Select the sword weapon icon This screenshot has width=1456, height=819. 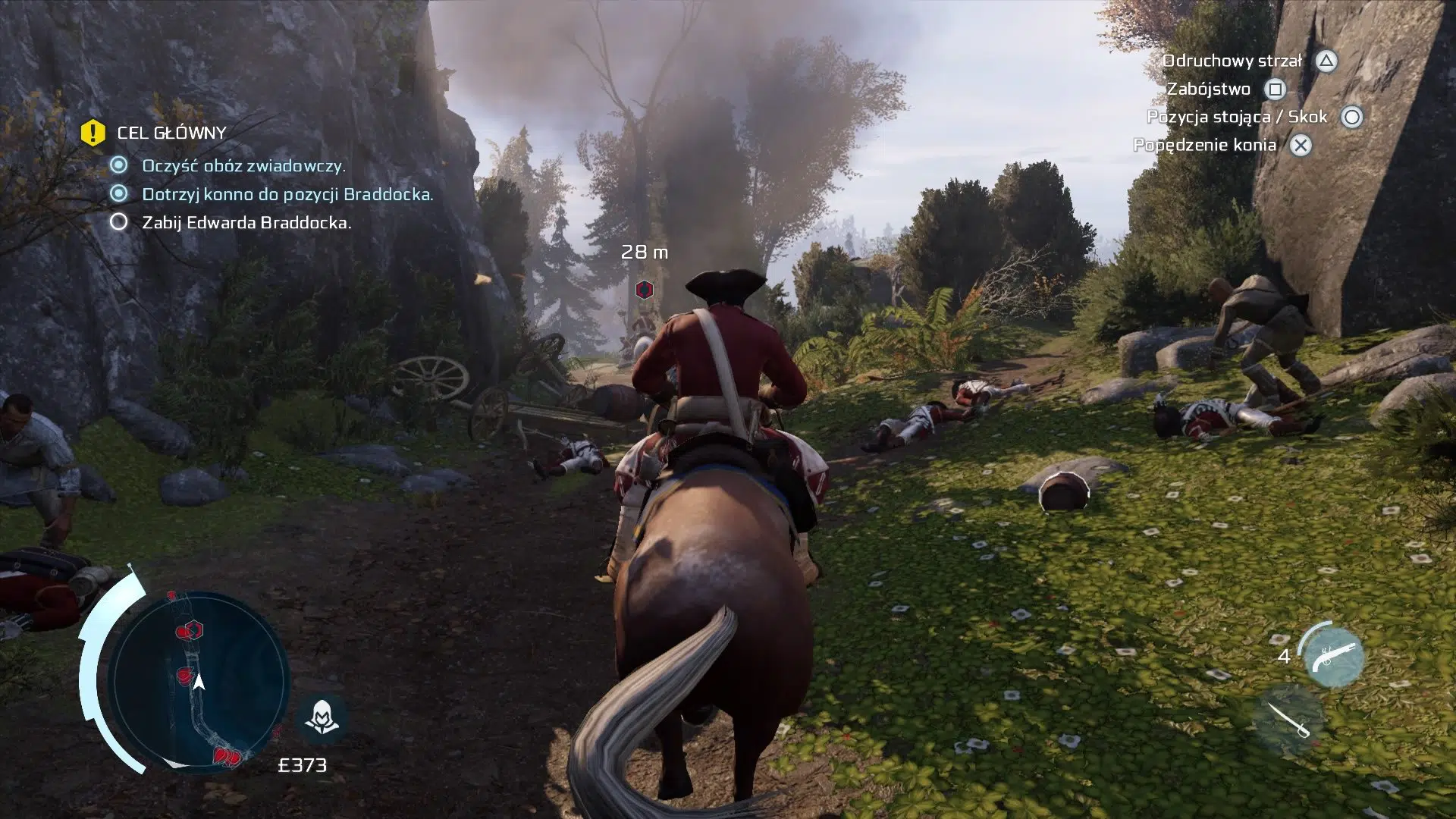pyautogui.click(x=1288, y=720)
